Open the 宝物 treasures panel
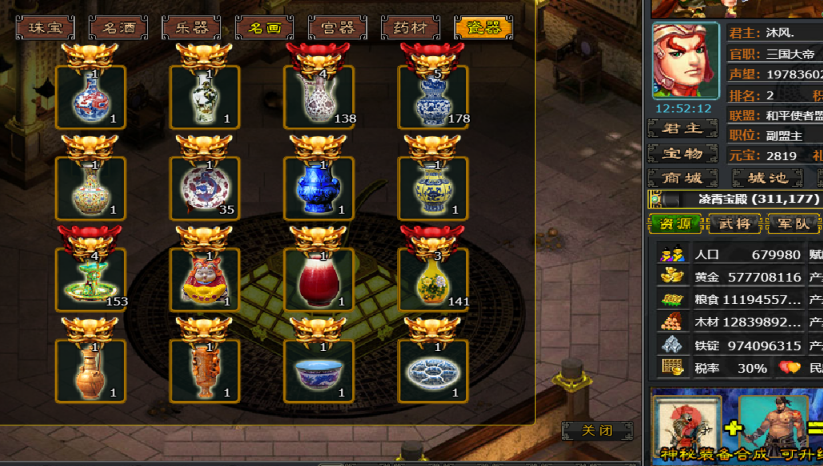The width and height of the screenshot is (823, 466). (x=683, y=153)
